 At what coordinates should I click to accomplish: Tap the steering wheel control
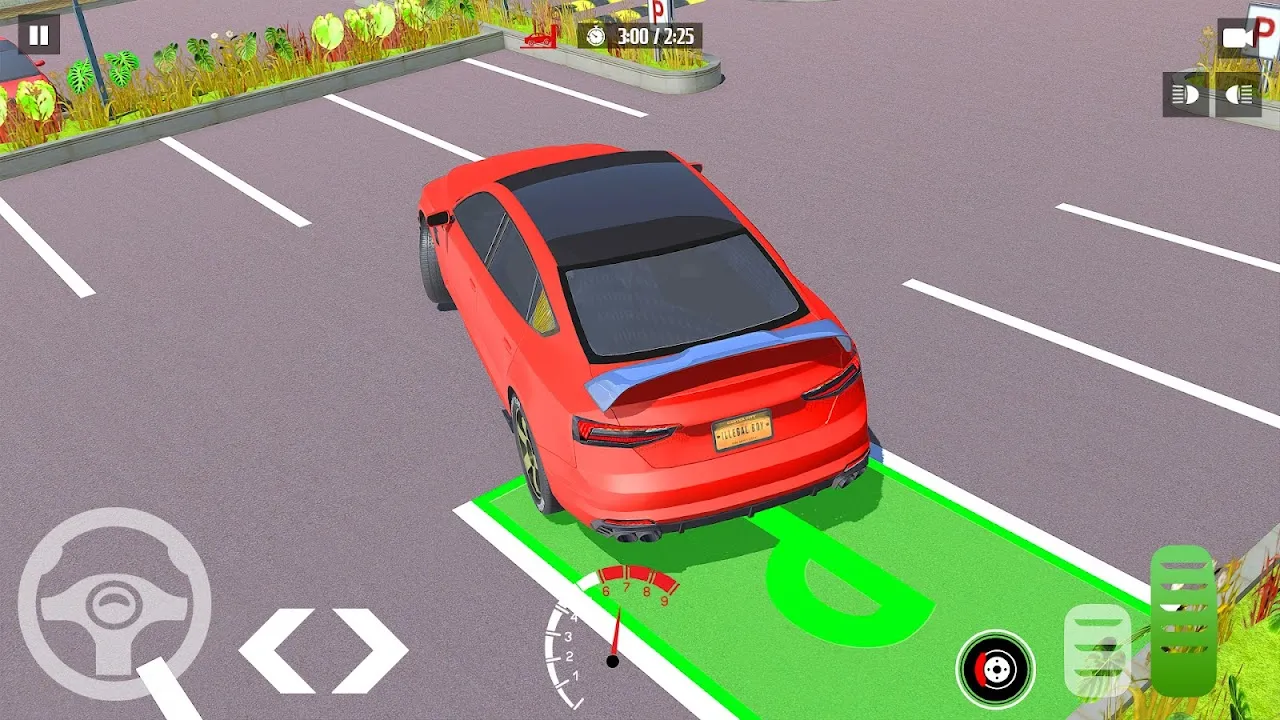(x=114, y=603)
